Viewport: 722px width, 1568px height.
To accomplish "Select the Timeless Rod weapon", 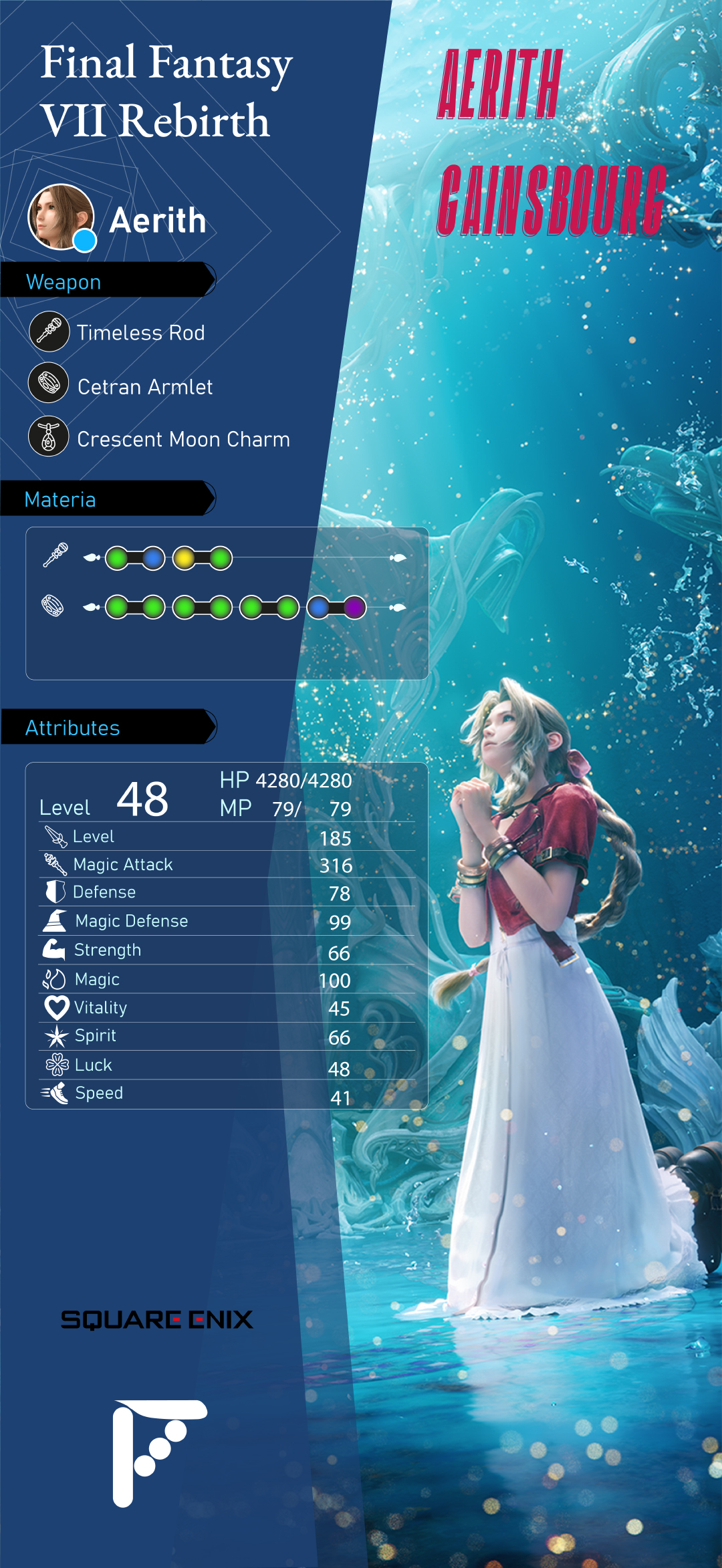I will 140,333.
